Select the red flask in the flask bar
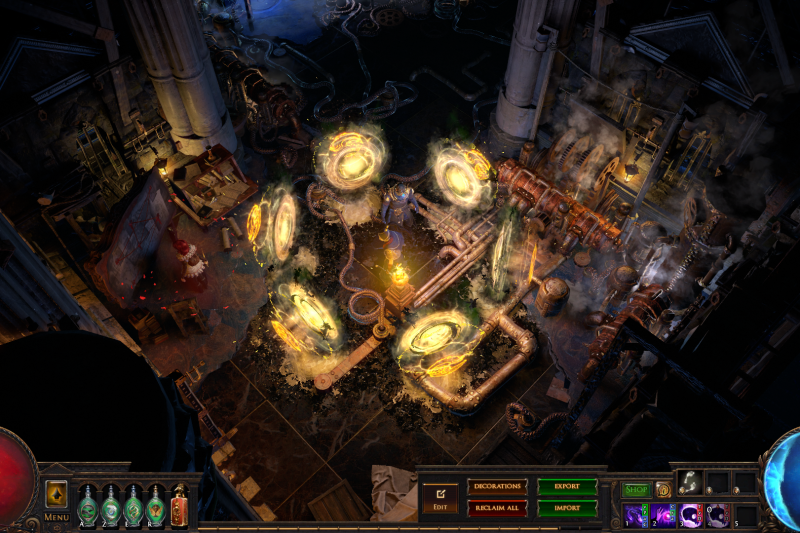This screenshot has width=800, height=533. click(x=180, y=505)
